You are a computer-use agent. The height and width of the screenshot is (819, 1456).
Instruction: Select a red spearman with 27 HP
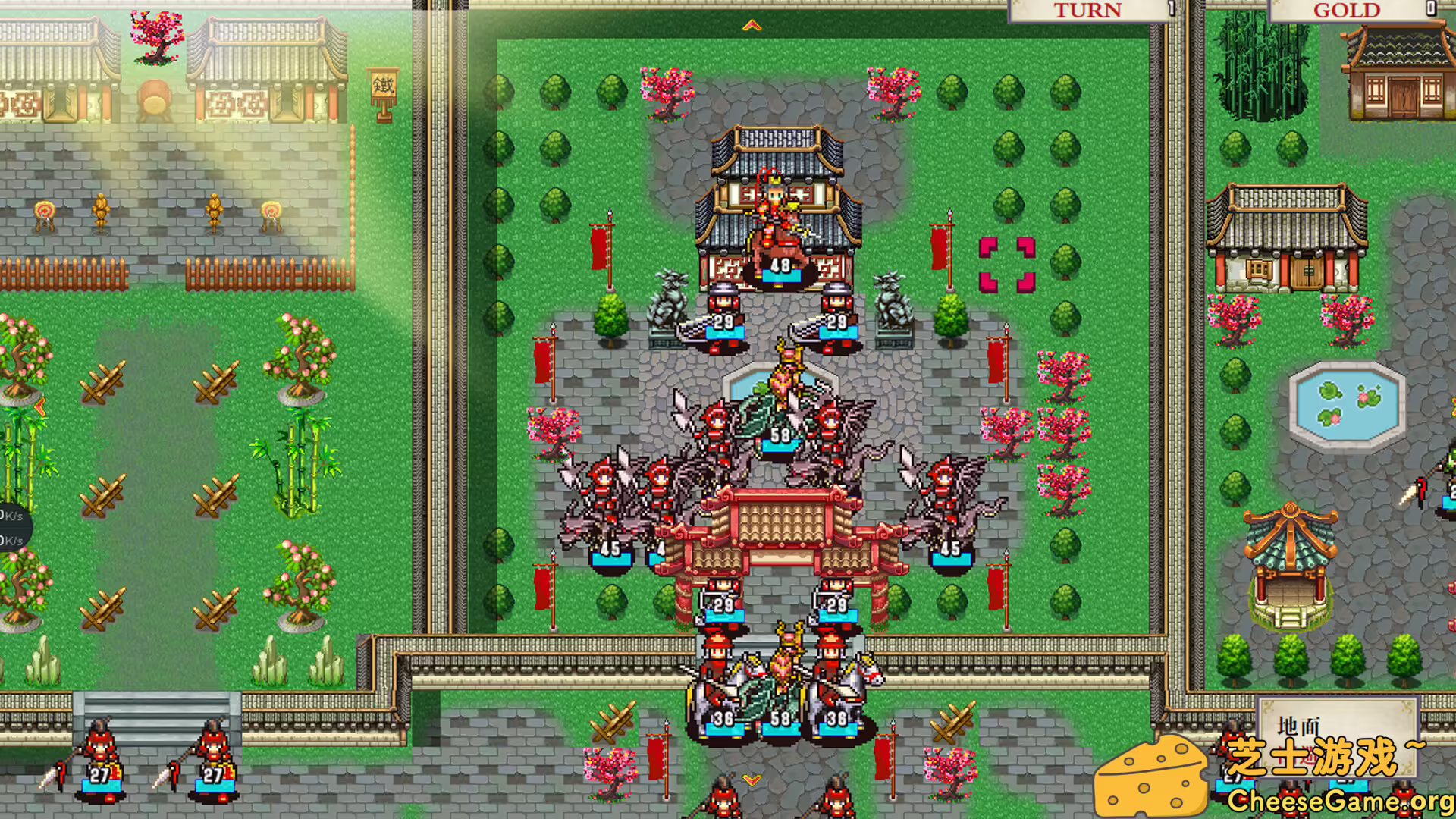tap(99, 758)
